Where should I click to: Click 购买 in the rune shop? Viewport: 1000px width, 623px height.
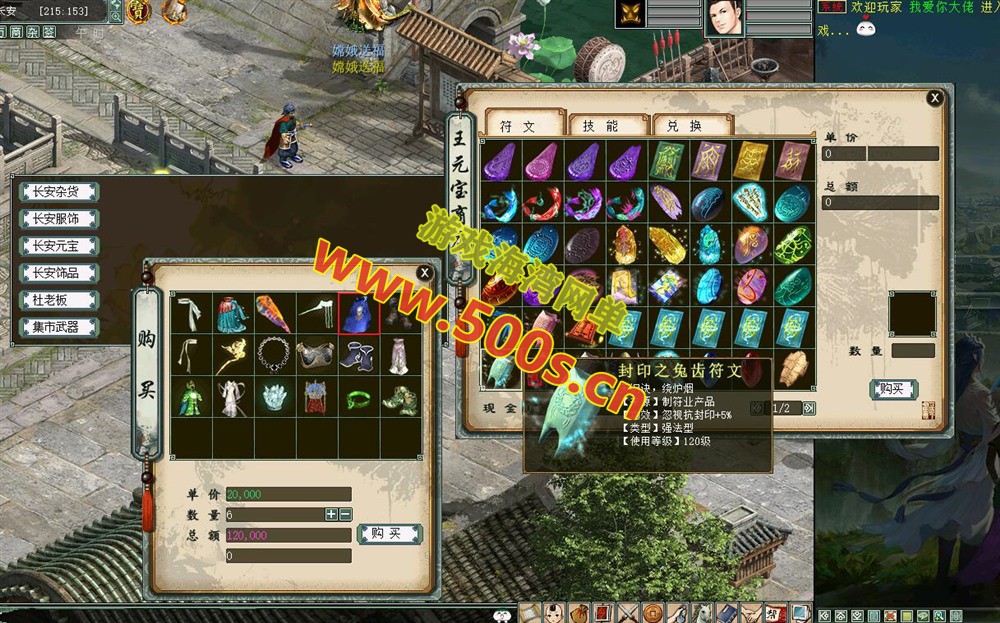pyautogui.click(x=892, y=389)
